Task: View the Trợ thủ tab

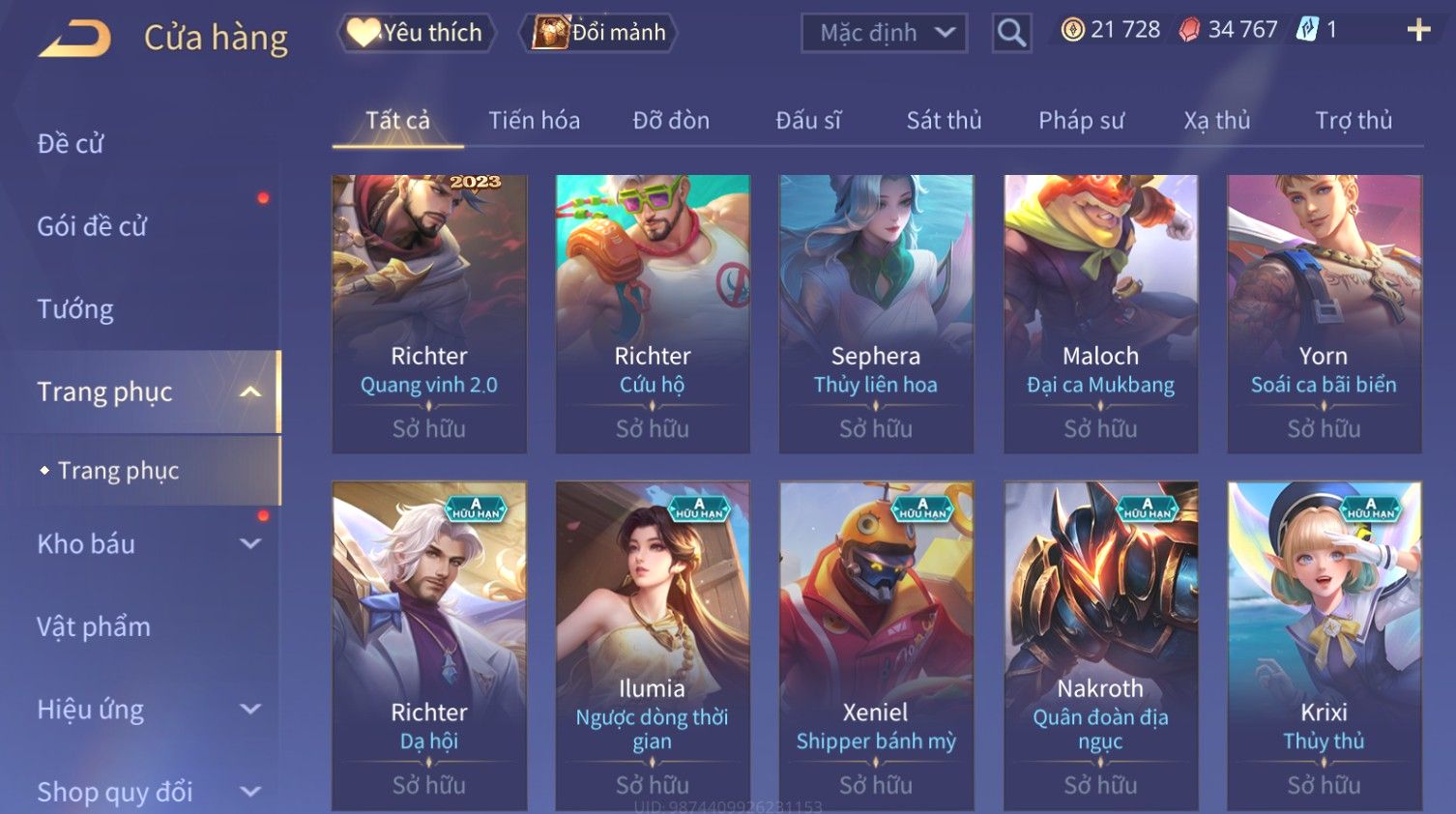Action: pos(1353,121)
